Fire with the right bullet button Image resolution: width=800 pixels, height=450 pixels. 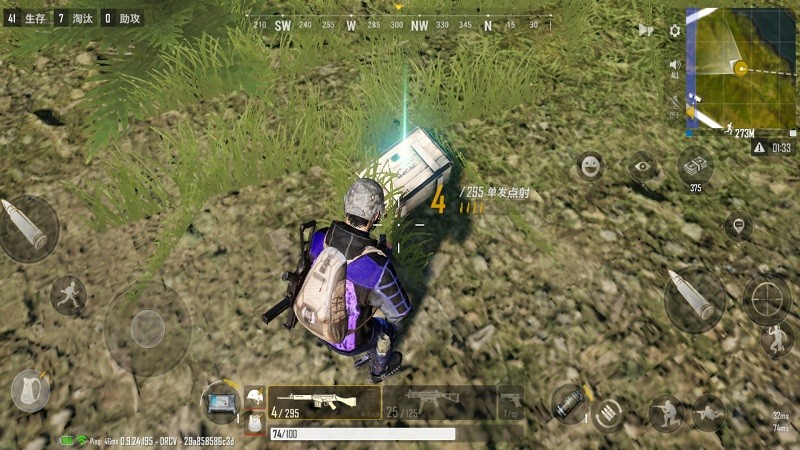pos(694,298)
